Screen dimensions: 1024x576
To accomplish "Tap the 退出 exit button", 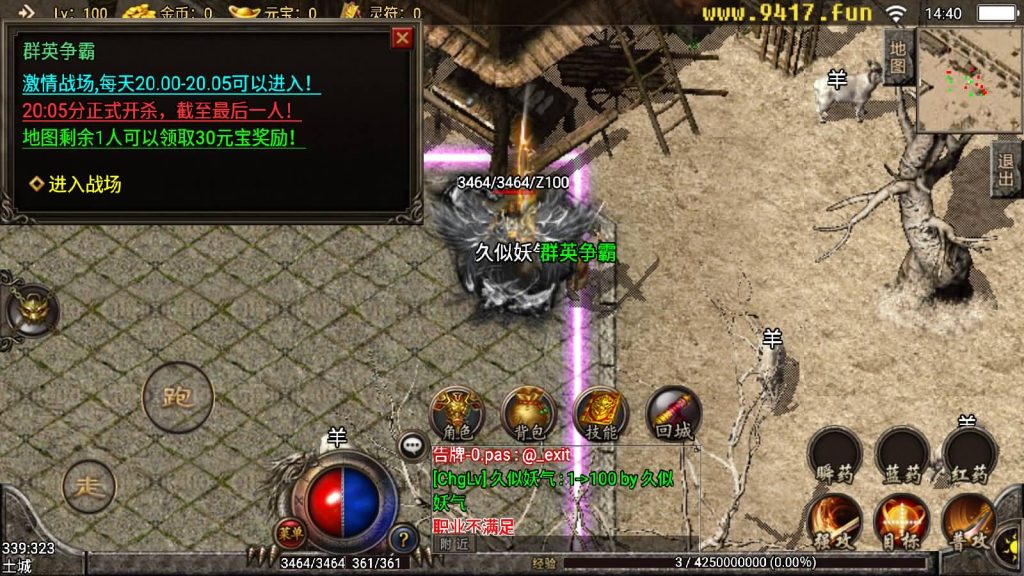I will click(1006, 168).
